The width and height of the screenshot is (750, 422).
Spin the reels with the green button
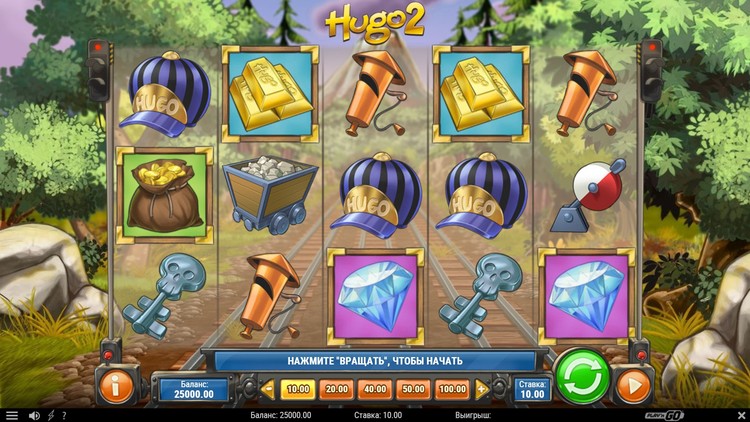pyautogui.click(x=582, y=378)
